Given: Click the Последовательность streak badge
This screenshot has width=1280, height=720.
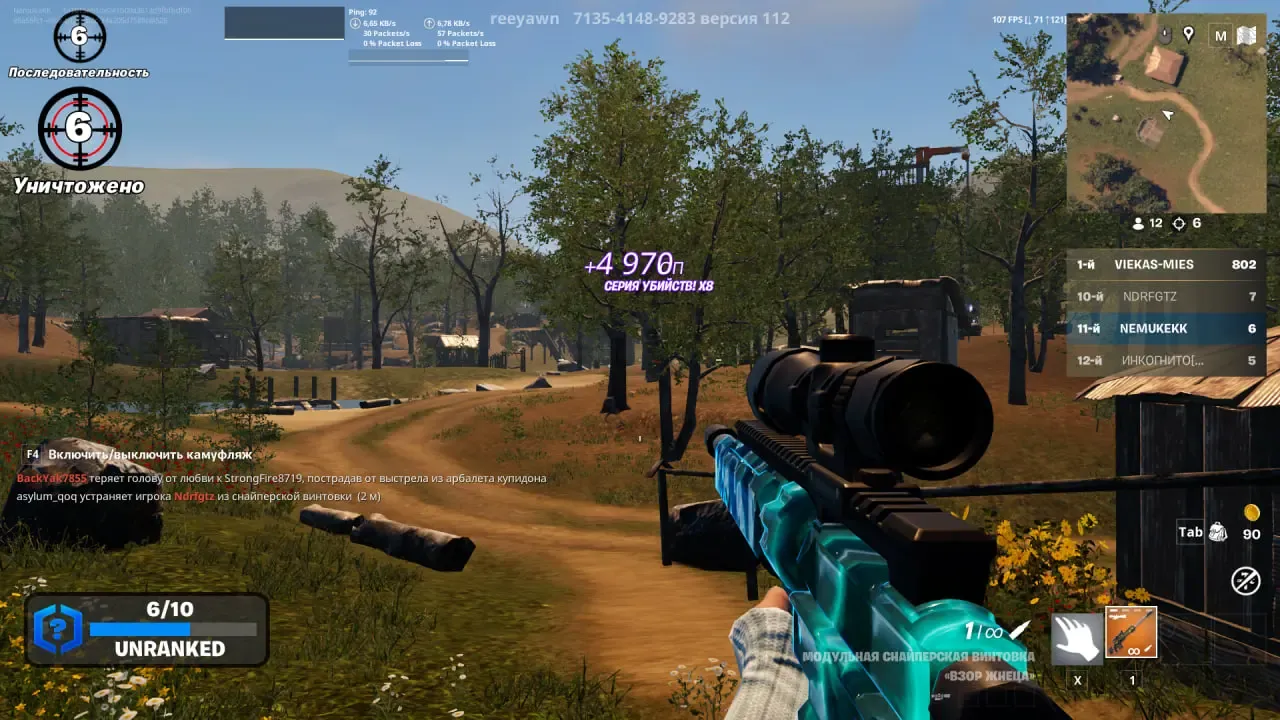Looking at the screenshot, I should (x=80, y=37).
